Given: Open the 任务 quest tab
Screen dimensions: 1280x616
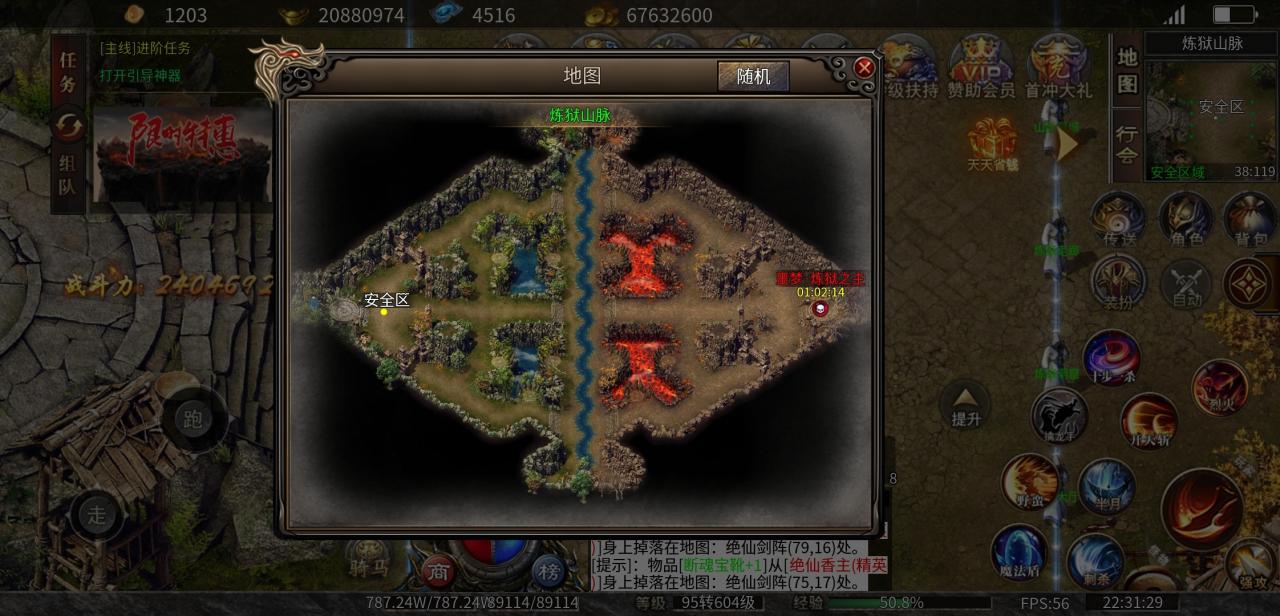Looking at the screenshot, I should (68, 72).
